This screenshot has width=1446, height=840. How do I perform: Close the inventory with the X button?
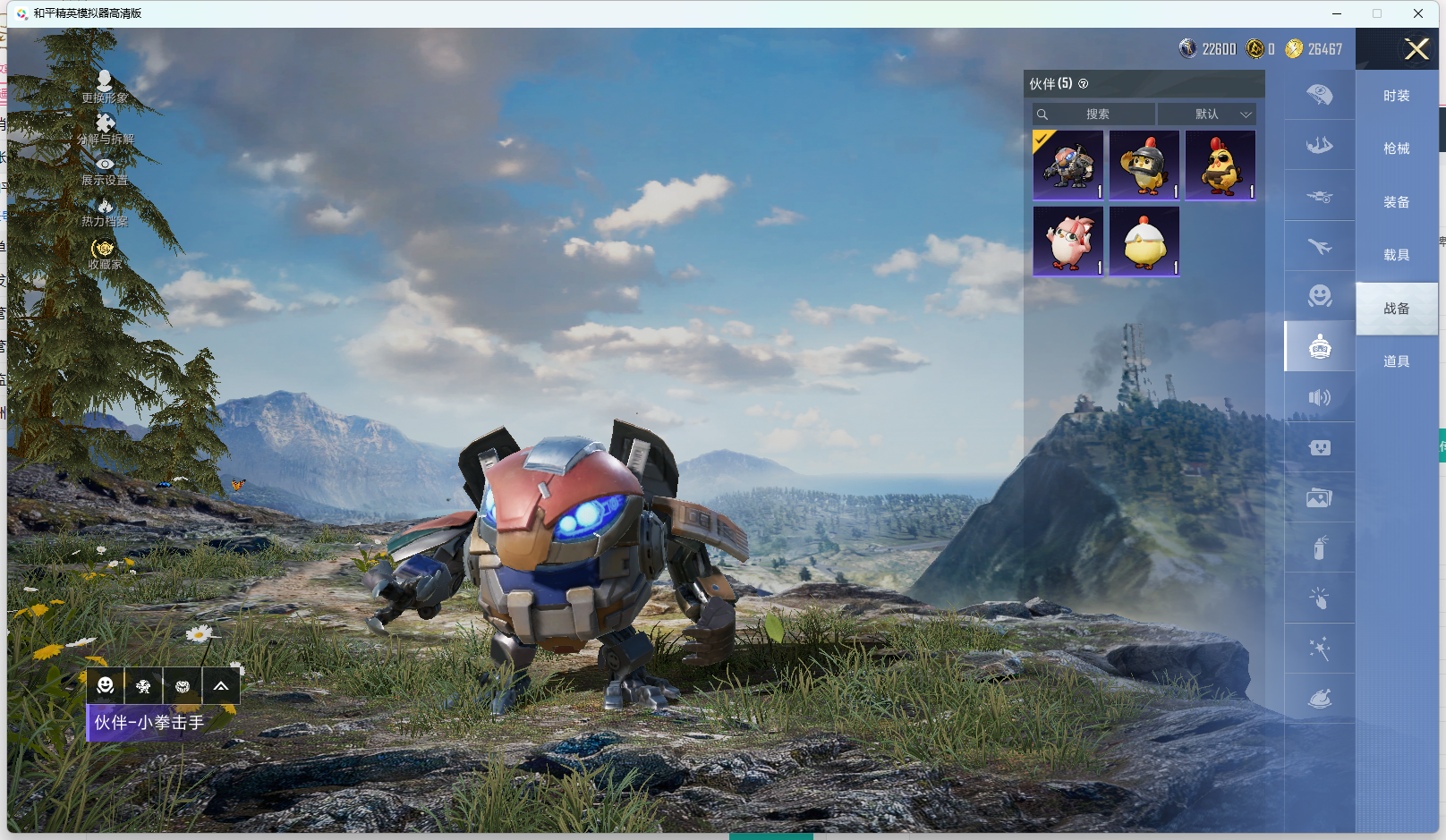(x=1416, y=49)
